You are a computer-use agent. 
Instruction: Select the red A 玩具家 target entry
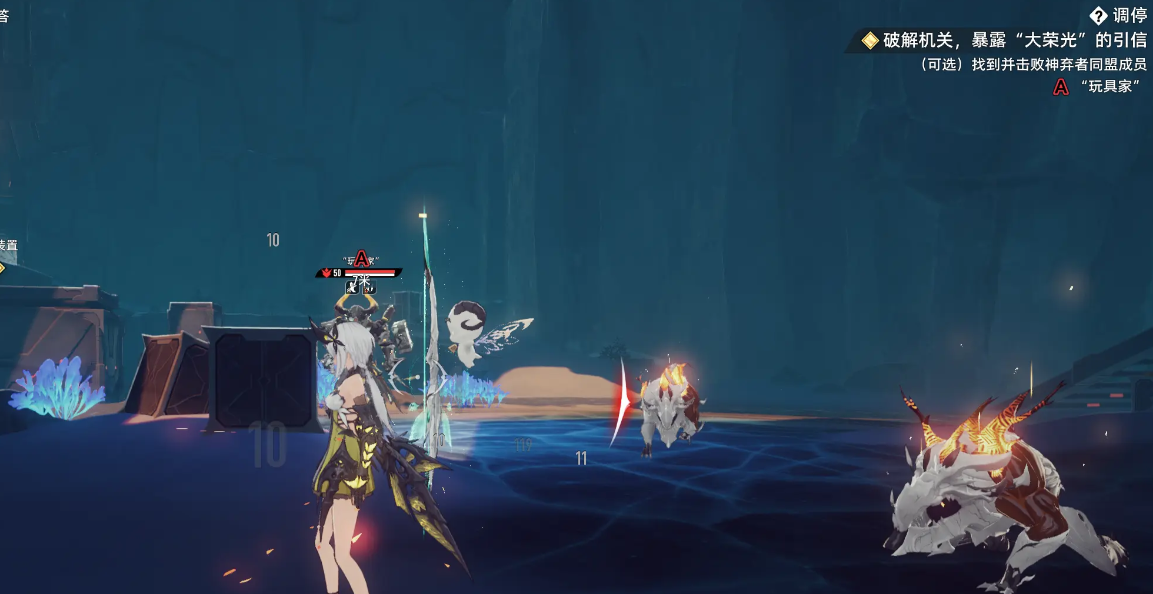pyautogui.click(x=1098, y=87)
